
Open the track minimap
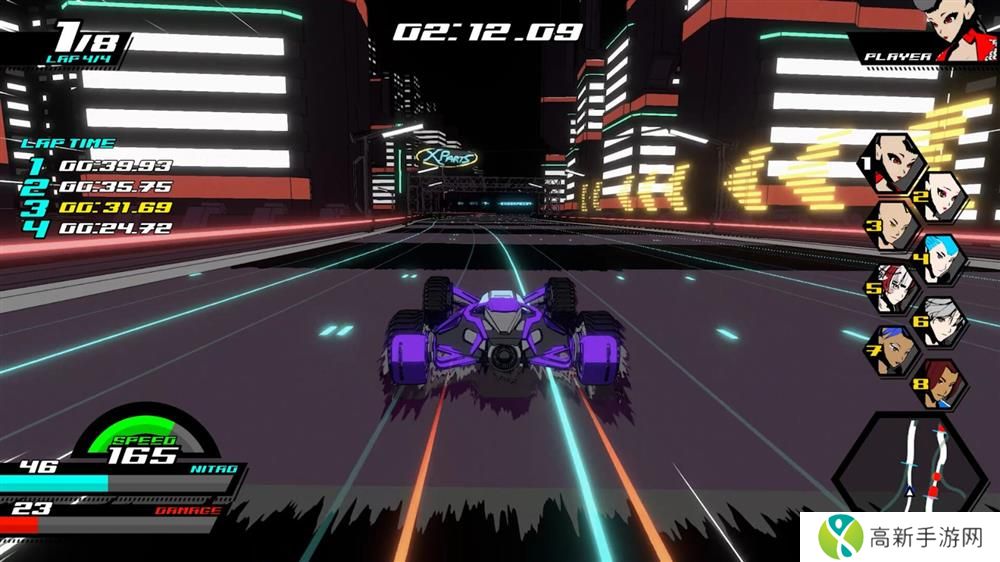(x=912, y=460)
